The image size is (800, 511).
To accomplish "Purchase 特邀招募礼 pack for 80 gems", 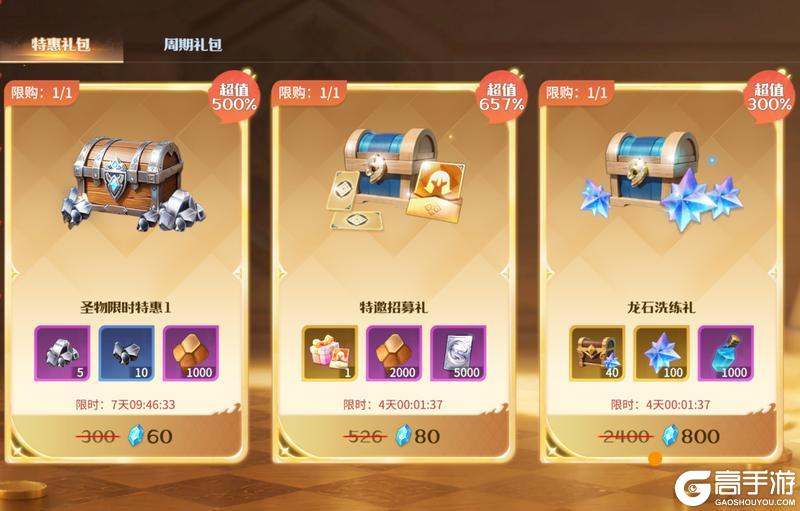I will point(395,436).
